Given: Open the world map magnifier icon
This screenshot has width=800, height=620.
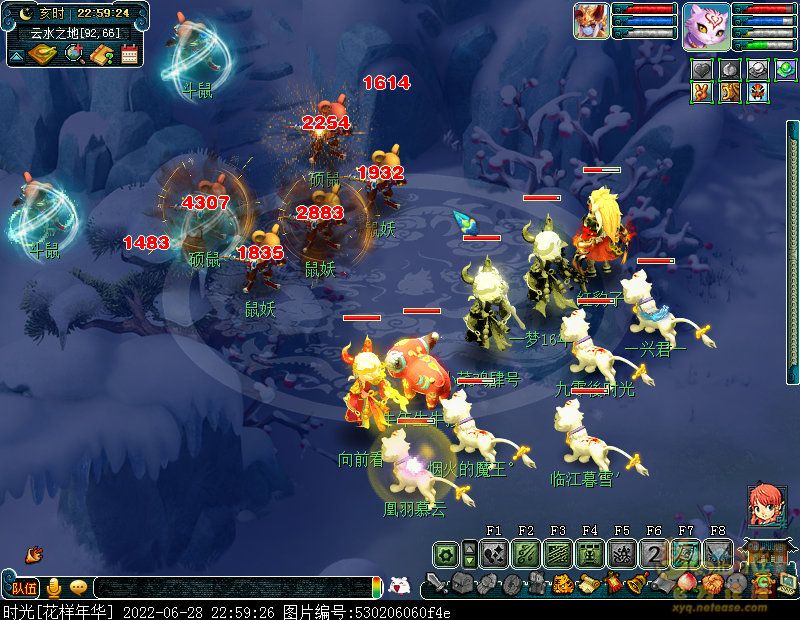Looking at the screenshot, I should pos(73,53).
